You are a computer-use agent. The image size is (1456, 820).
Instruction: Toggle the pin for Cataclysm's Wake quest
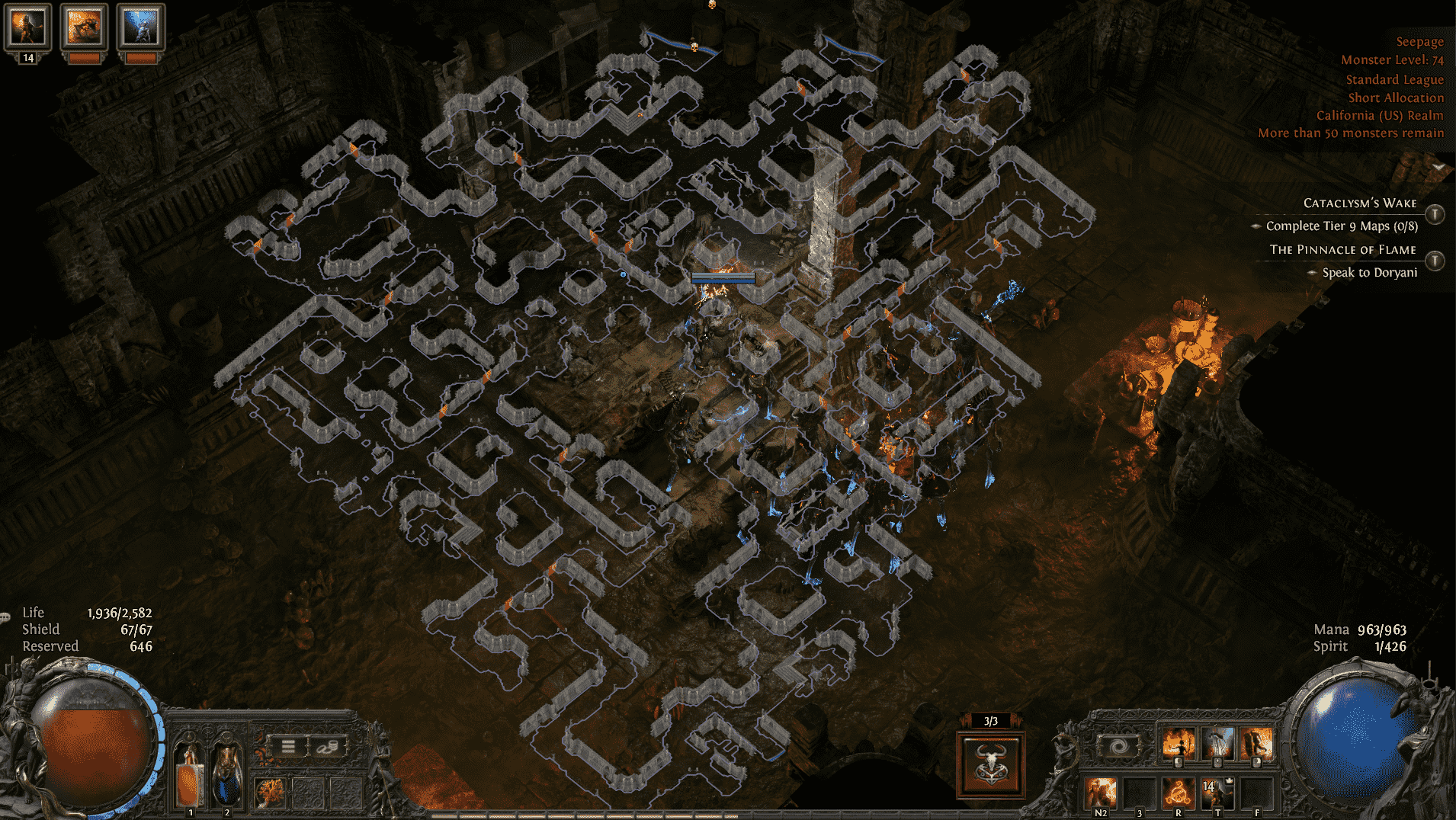pyautogui.click(x=1435, y=214)
